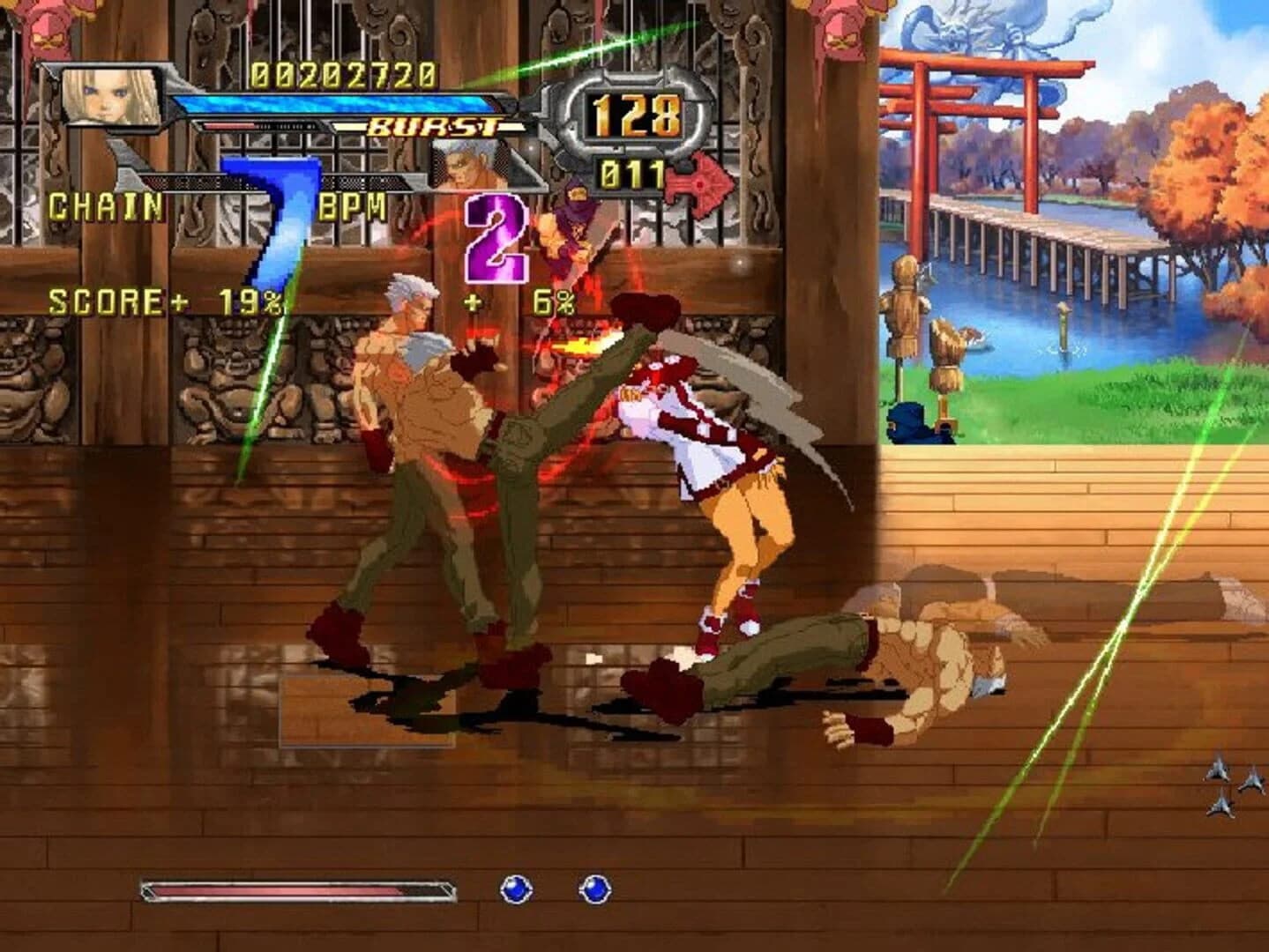Select the +6% bonus label
This screenshot has height=952, width=1269.
[526, 304]
